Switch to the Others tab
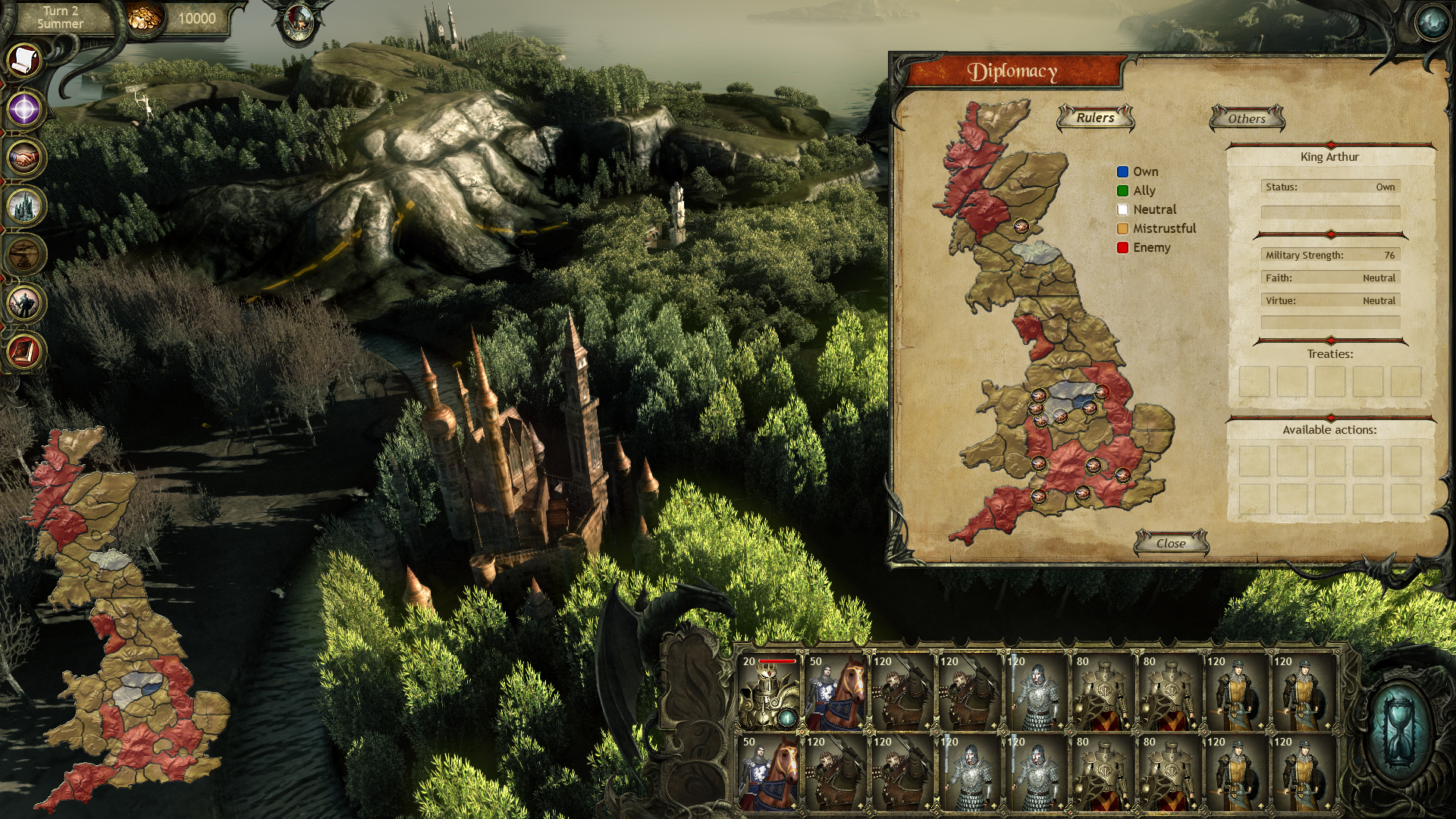Viewport: 1456px width, 819px height. (1247, 118)
